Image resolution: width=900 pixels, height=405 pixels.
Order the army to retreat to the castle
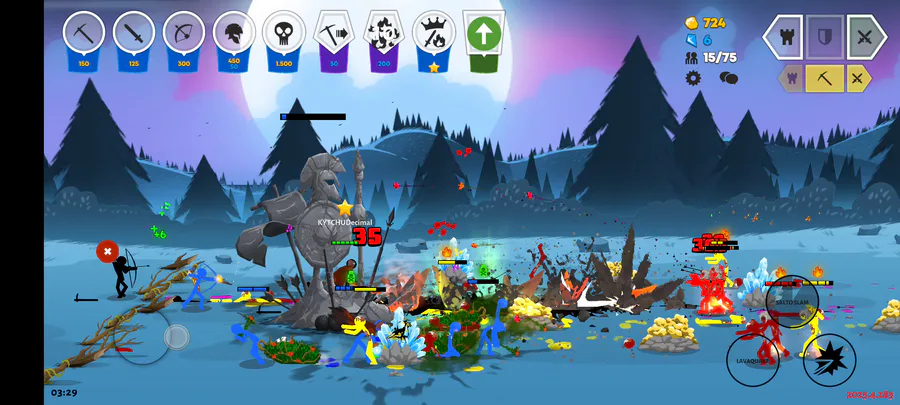pyautogui.click(x=785, y=37)
